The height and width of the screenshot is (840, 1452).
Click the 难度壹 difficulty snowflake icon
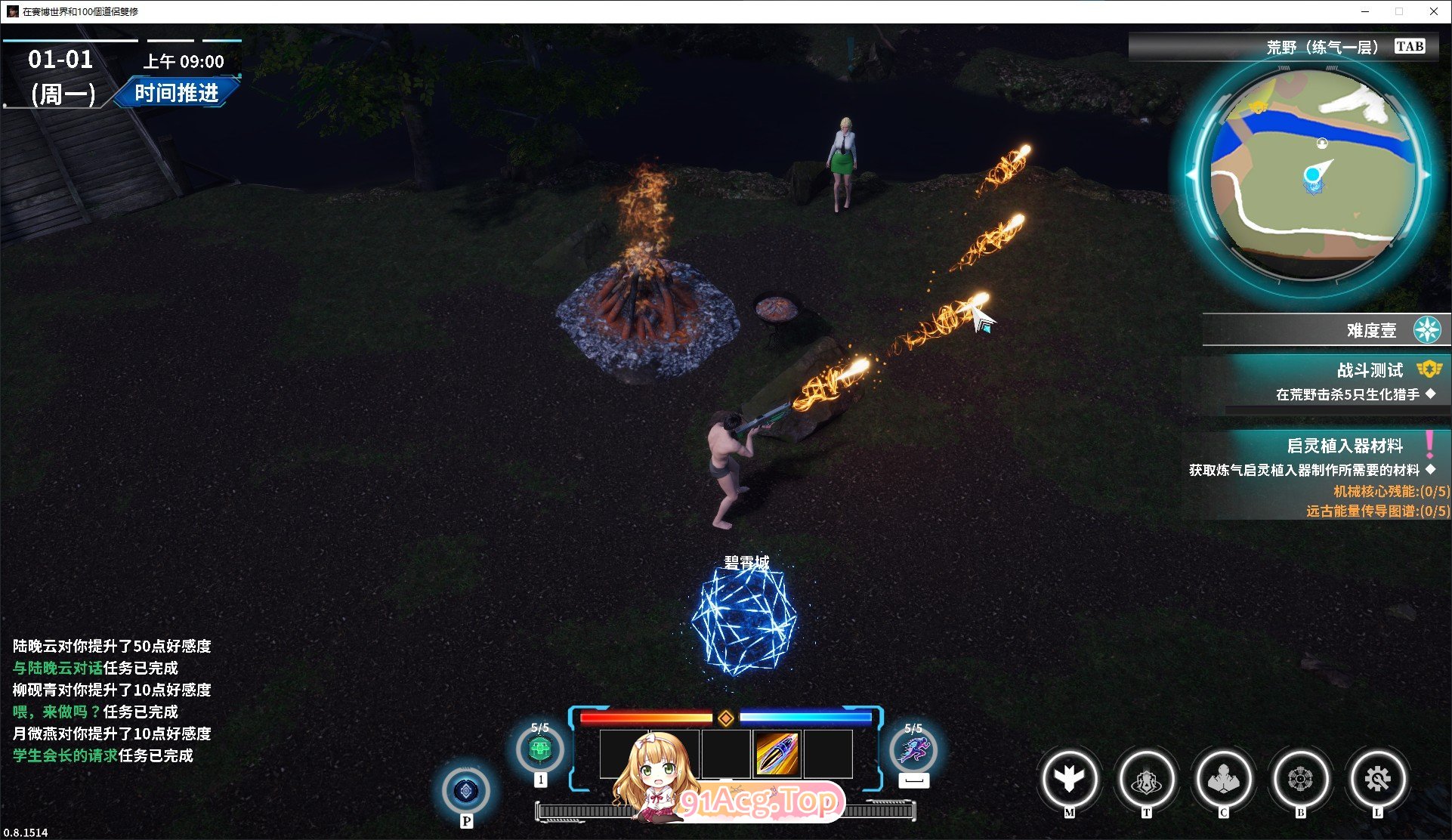[1427, 330]
